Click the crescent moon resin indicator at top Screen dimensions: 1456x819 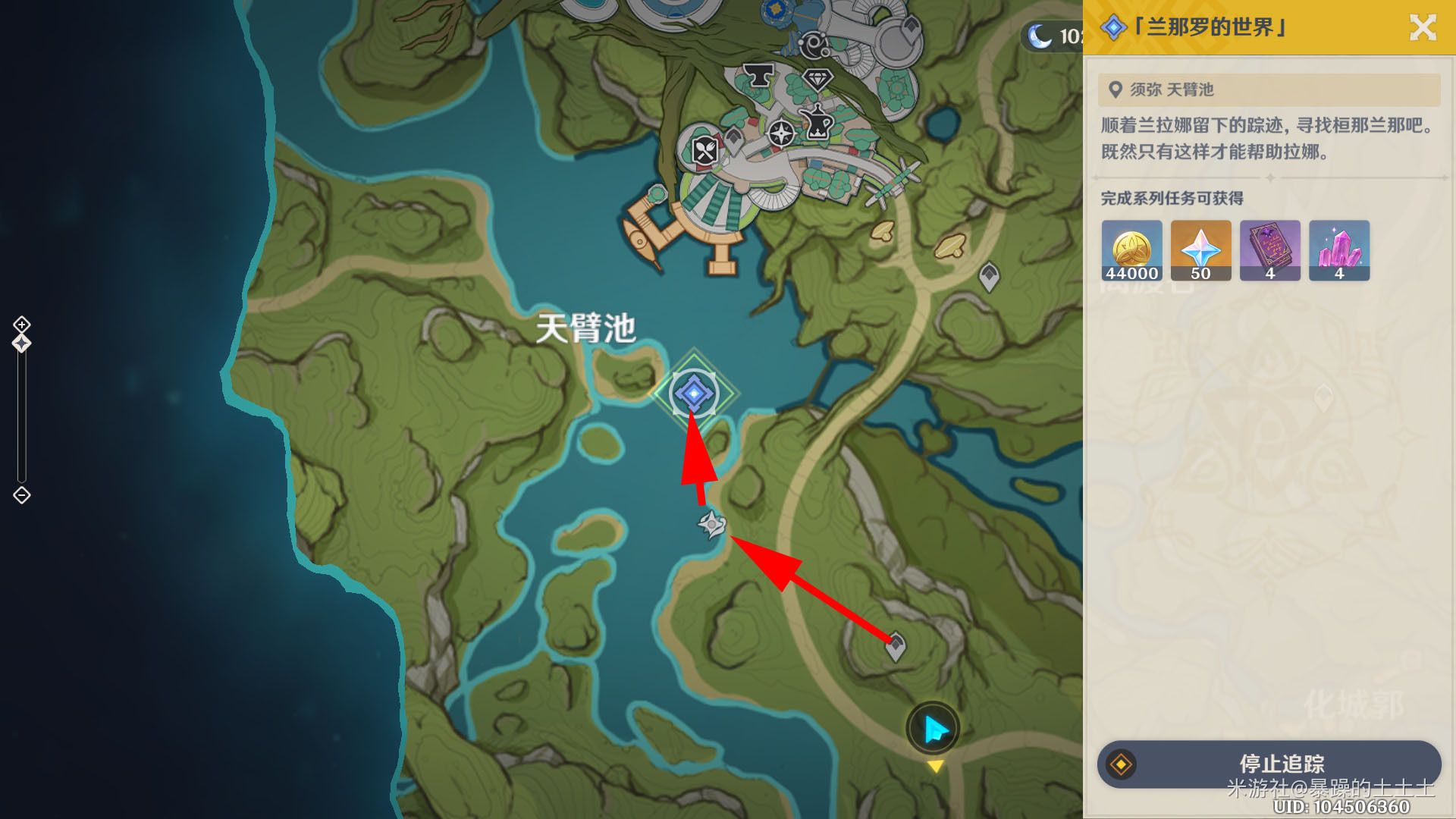[x=1039, y=34]
